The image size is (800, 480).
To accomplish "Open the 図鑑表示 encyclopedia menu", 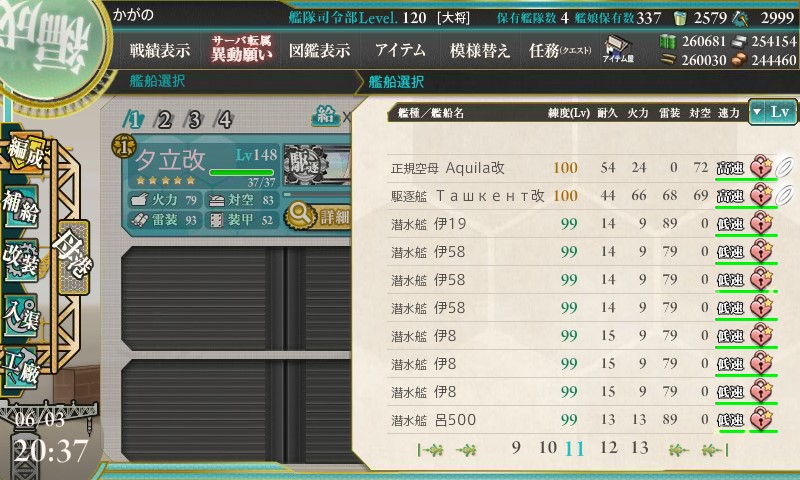I will coord(318,51).
